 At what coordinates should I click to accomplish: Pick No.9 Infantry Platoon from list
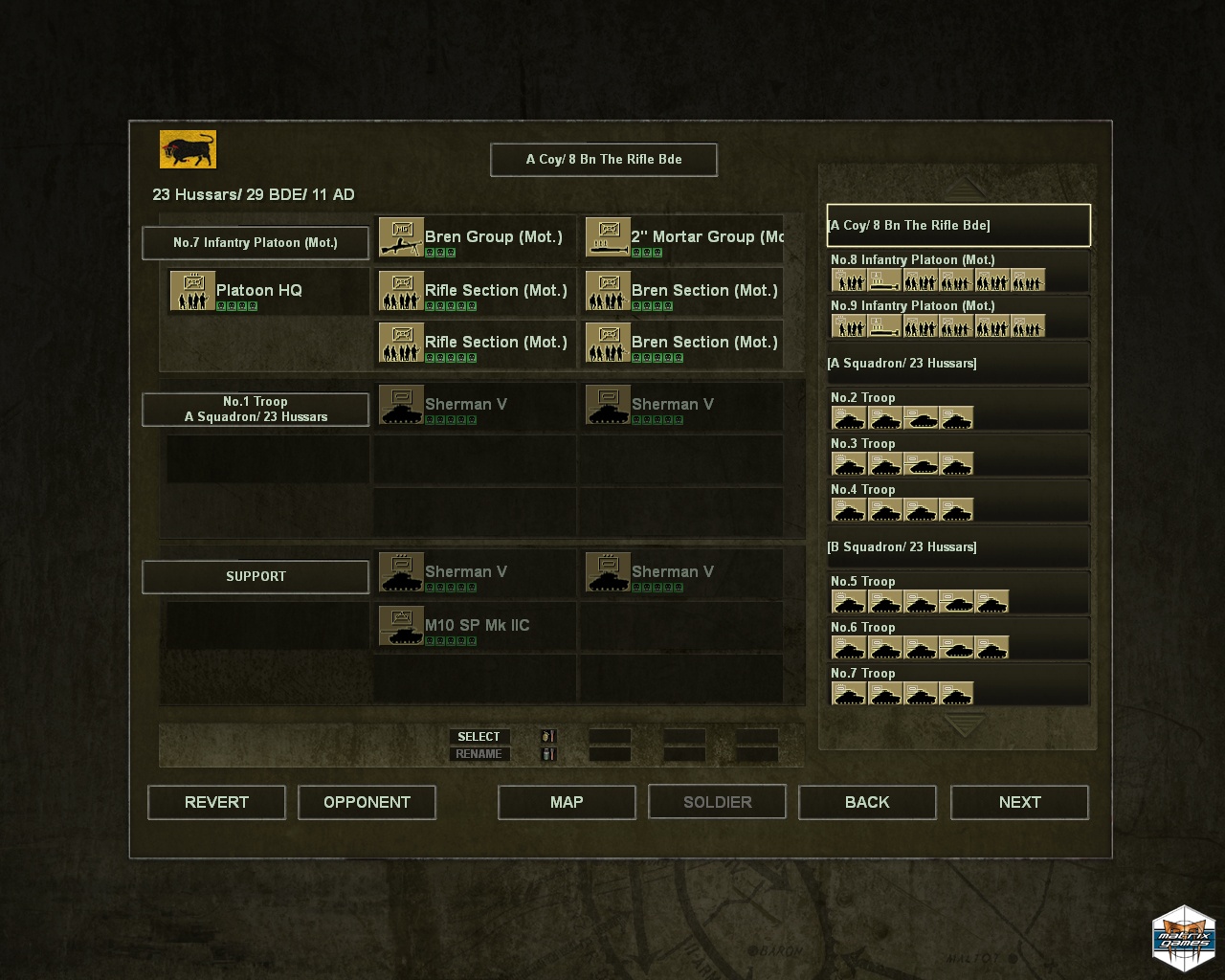click(957, 318)
